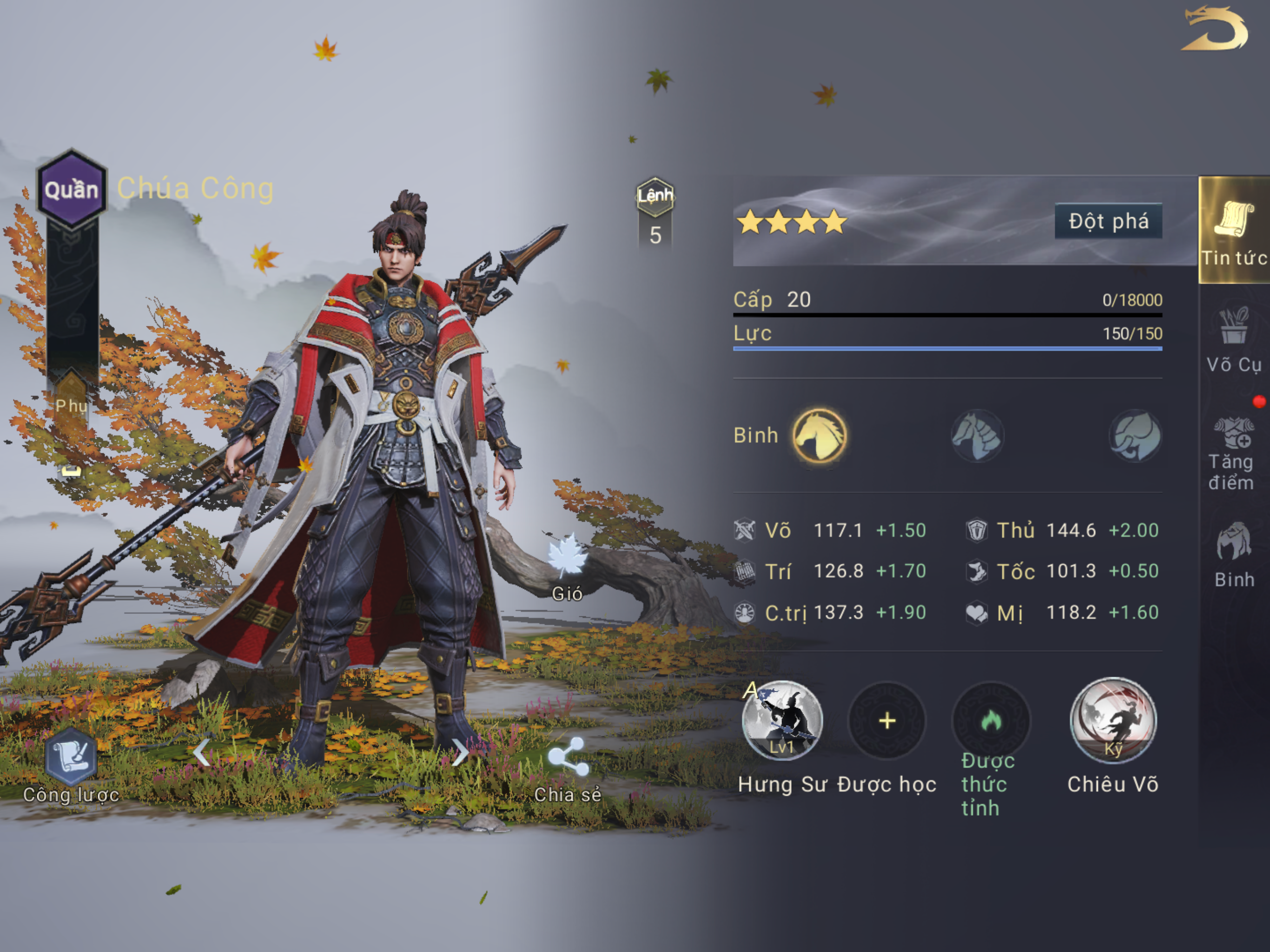Switch to the Tin tức tab

(1234, 230)
